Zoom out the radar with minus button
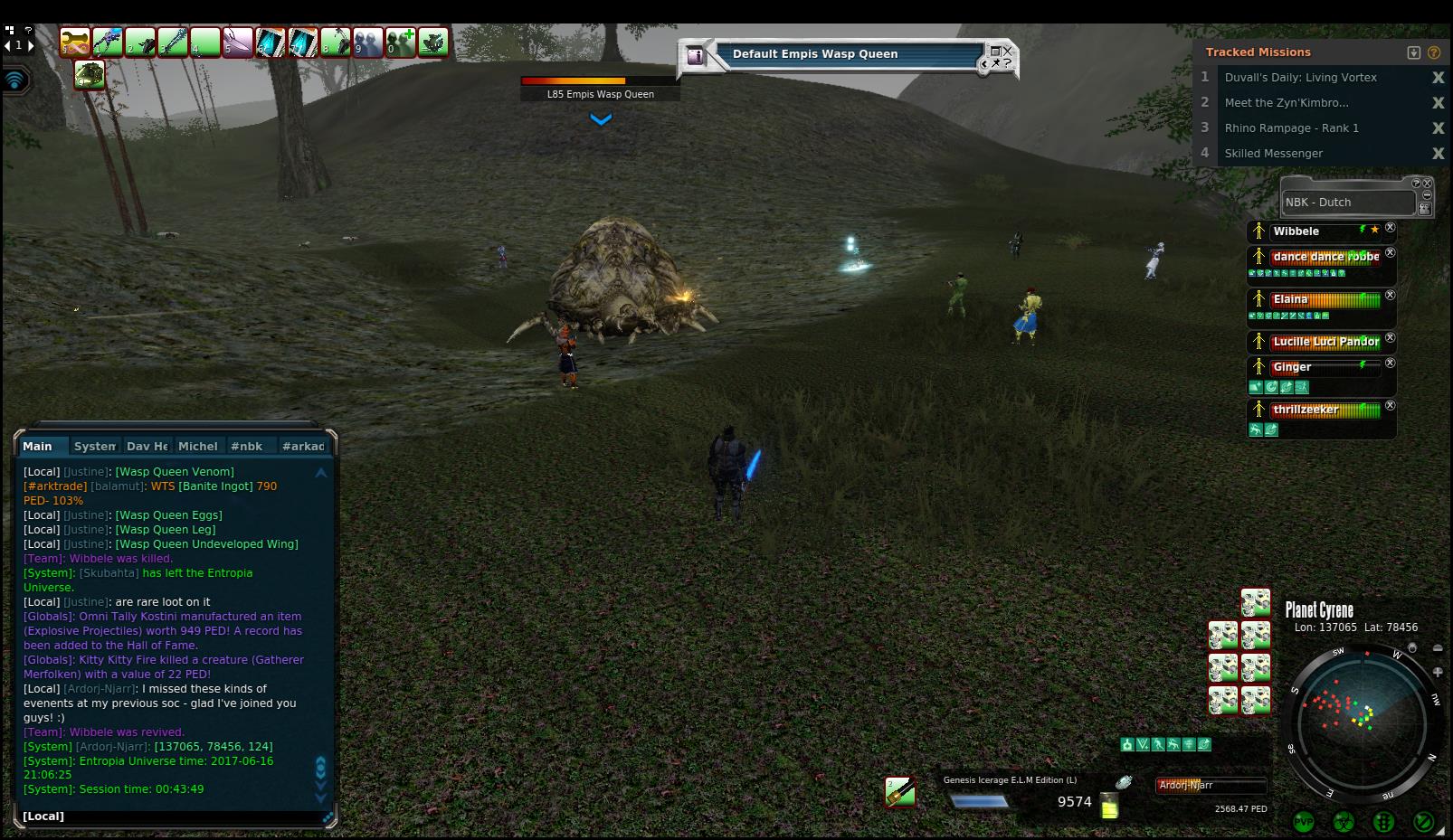 1438,648
